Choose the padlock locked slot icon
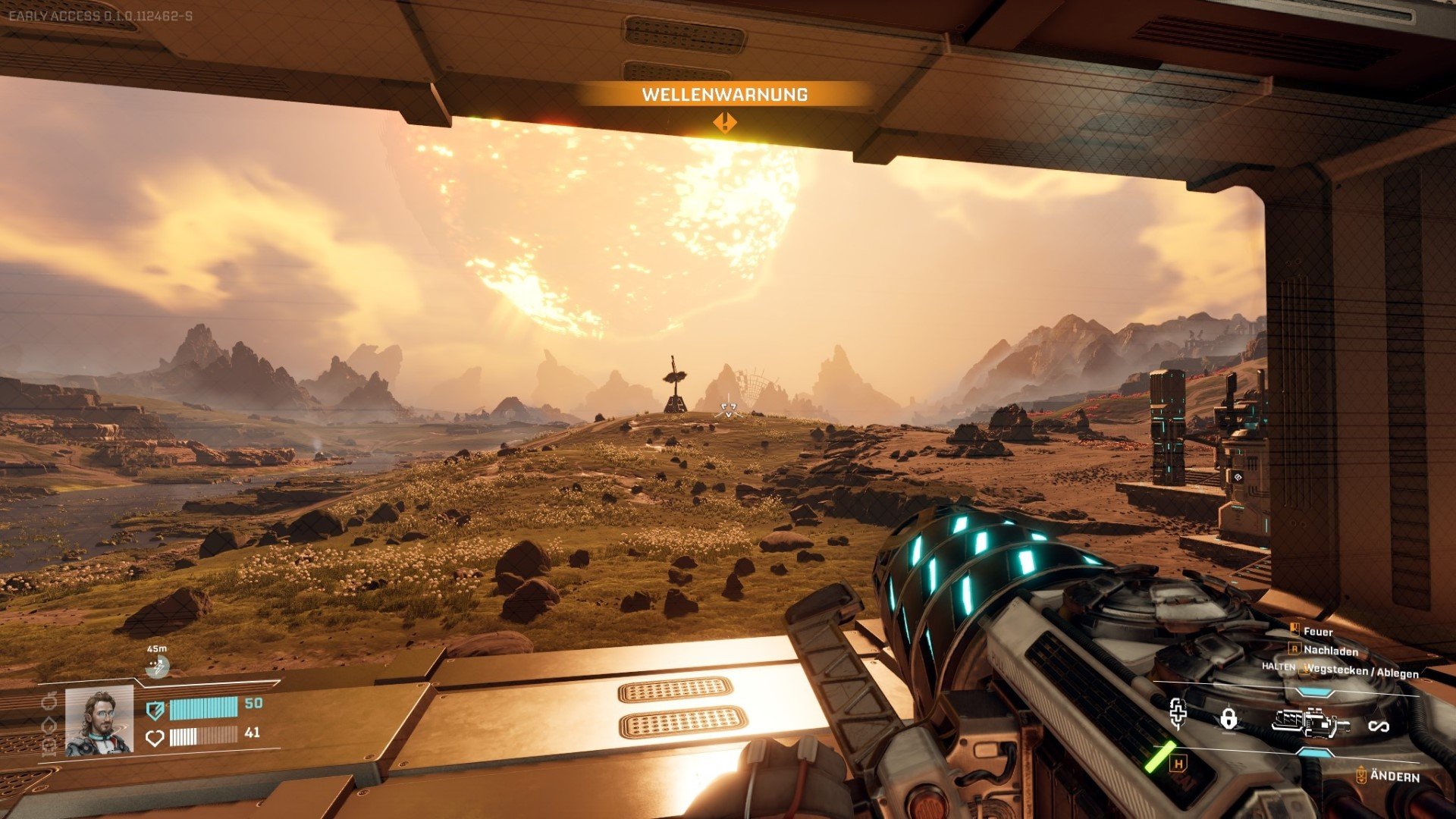The height and width of the screenshot is (819, 1456). click(x=1229, y=718)
